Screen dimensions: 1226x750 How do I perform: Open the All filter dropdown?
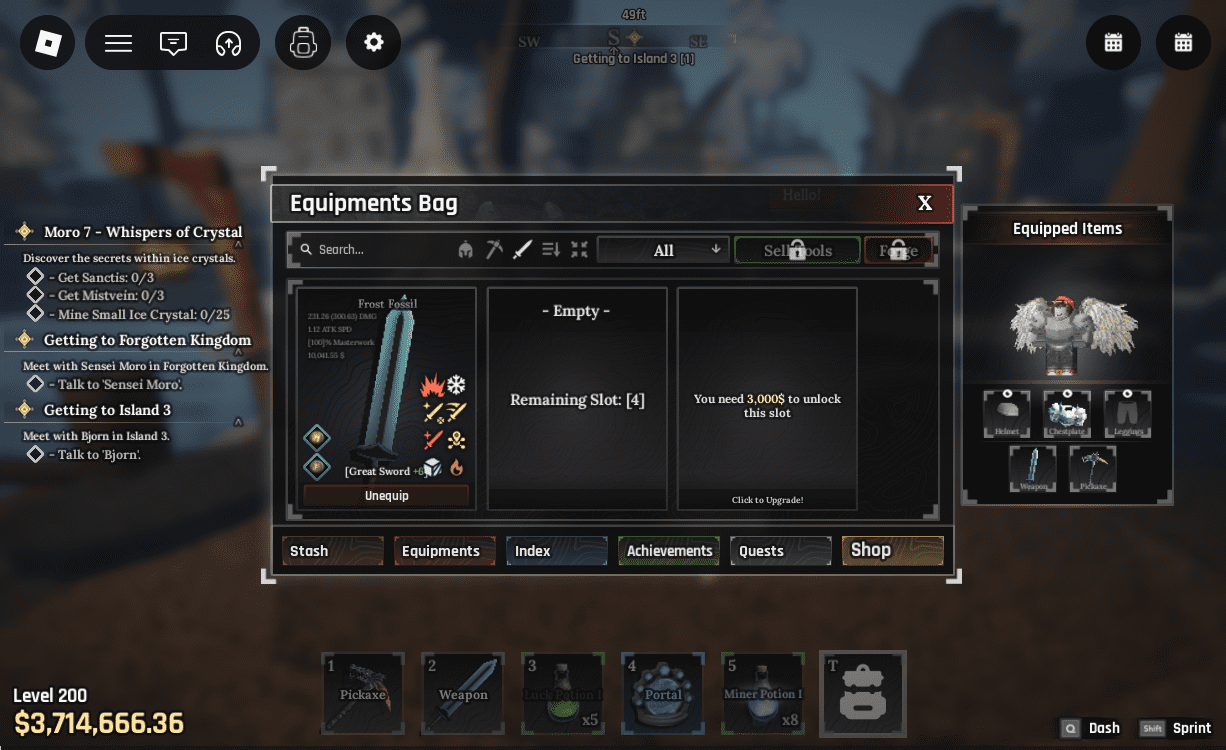(663, 250)
